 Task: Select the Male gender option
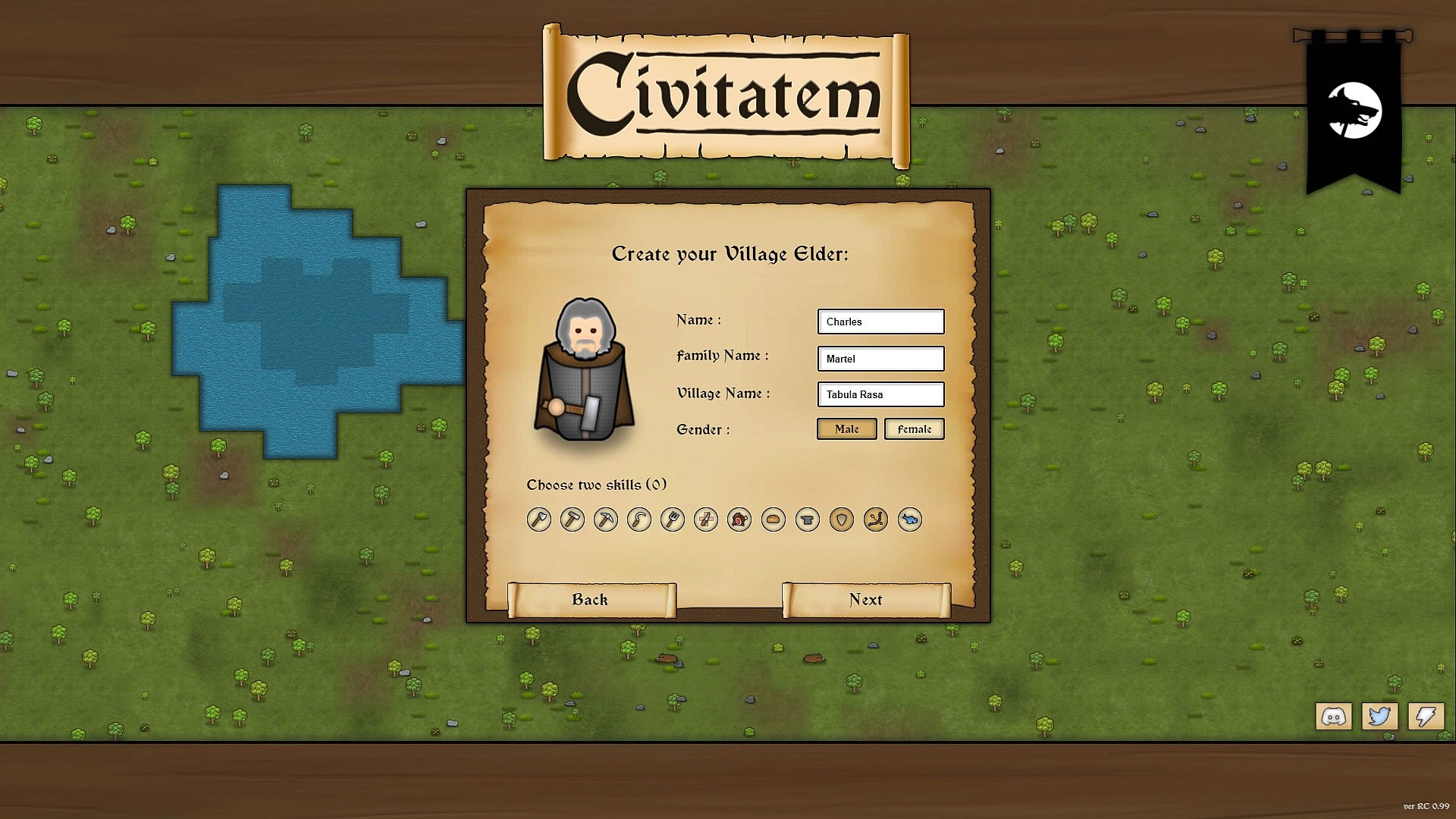[x=846, y=429]
